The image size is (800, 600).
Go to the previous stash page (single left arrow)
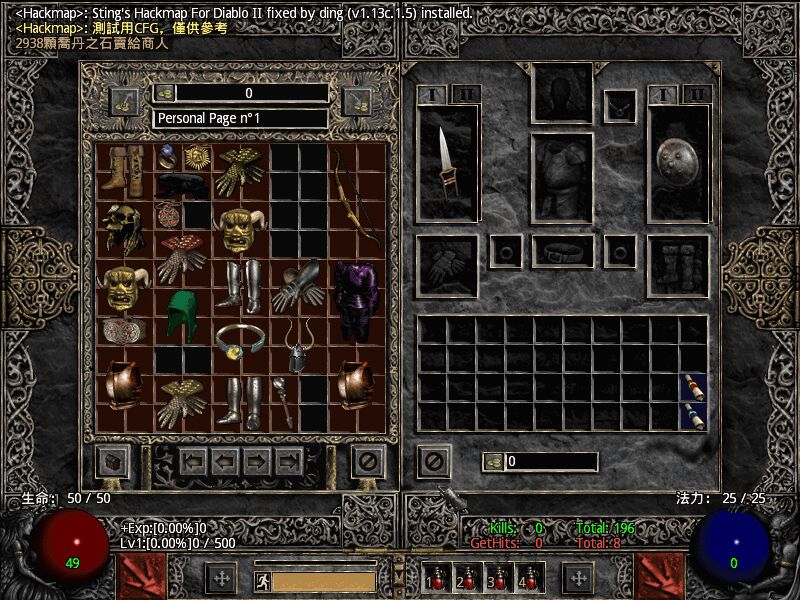tap(224, 461)
